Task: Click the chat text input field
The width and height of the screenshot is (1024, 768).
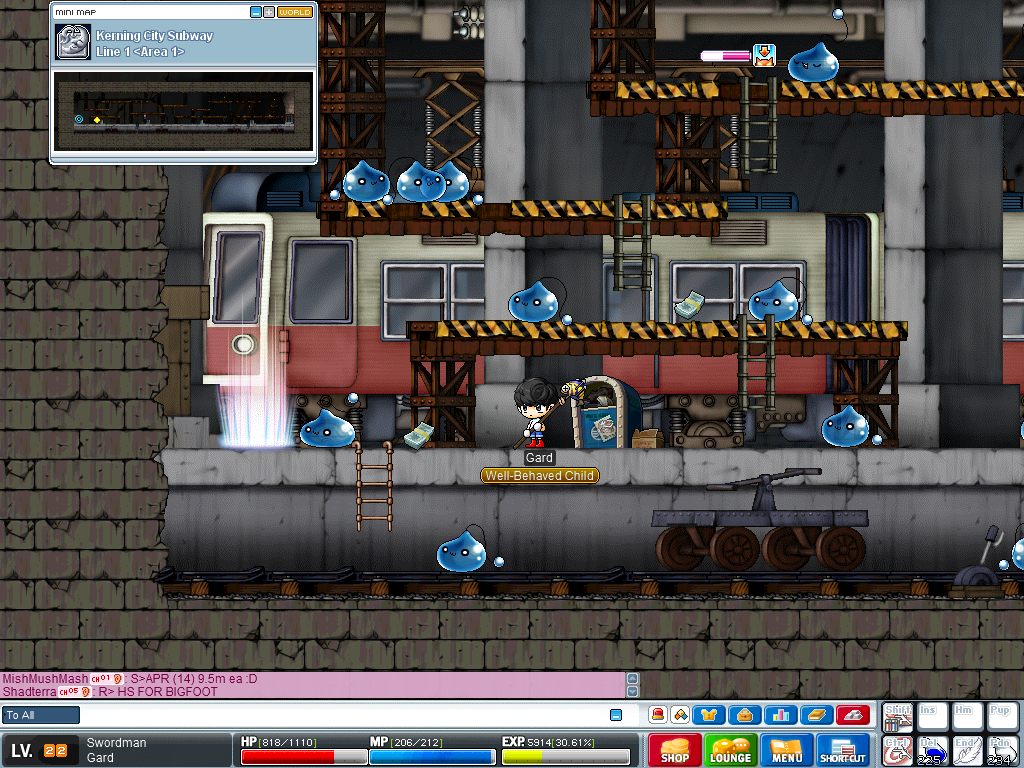Action: [340, 715]
